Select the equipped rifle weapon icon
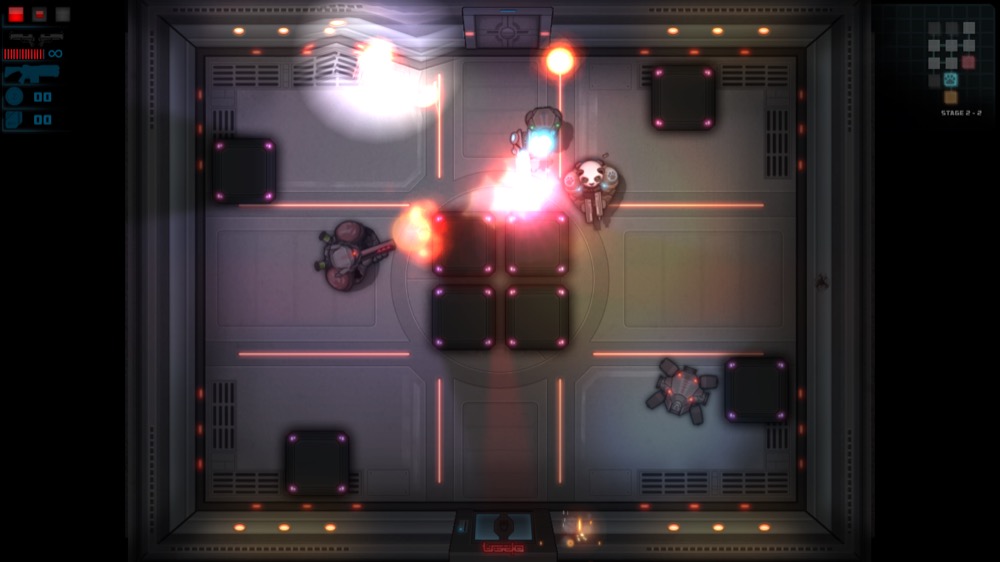This screenshot has height=562, width=1000. point(30,74)
